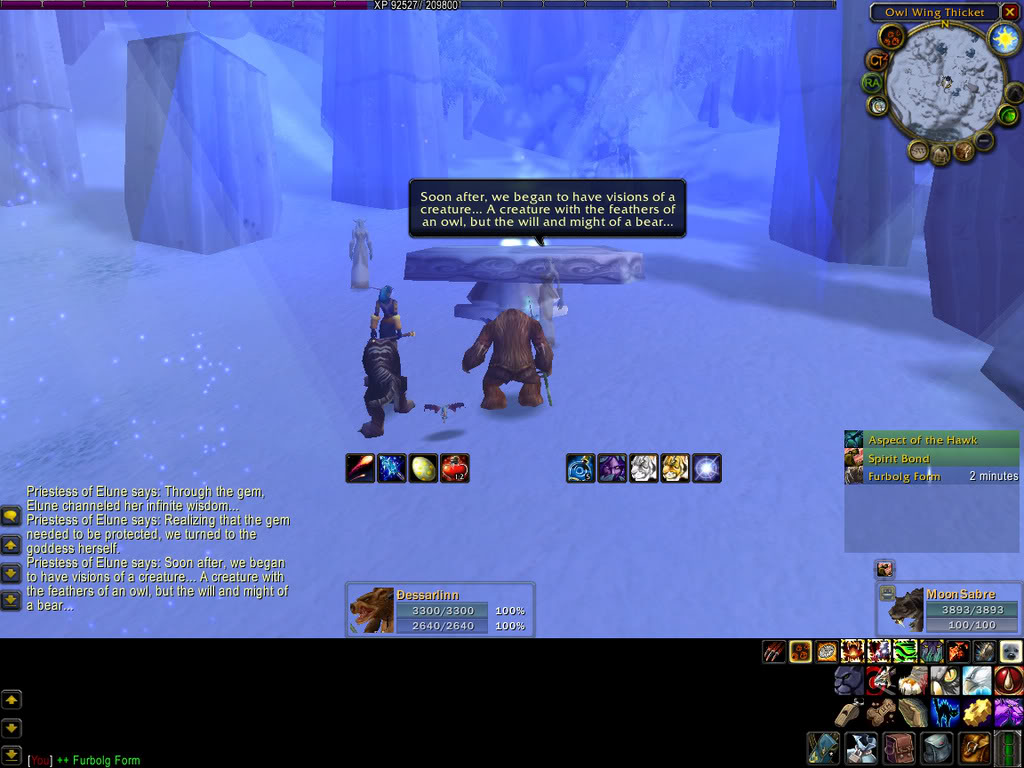Viewport: 1024px width, 768px height.
Task: Click the Furbolg Form buff entry
Action: pos(931,477)
